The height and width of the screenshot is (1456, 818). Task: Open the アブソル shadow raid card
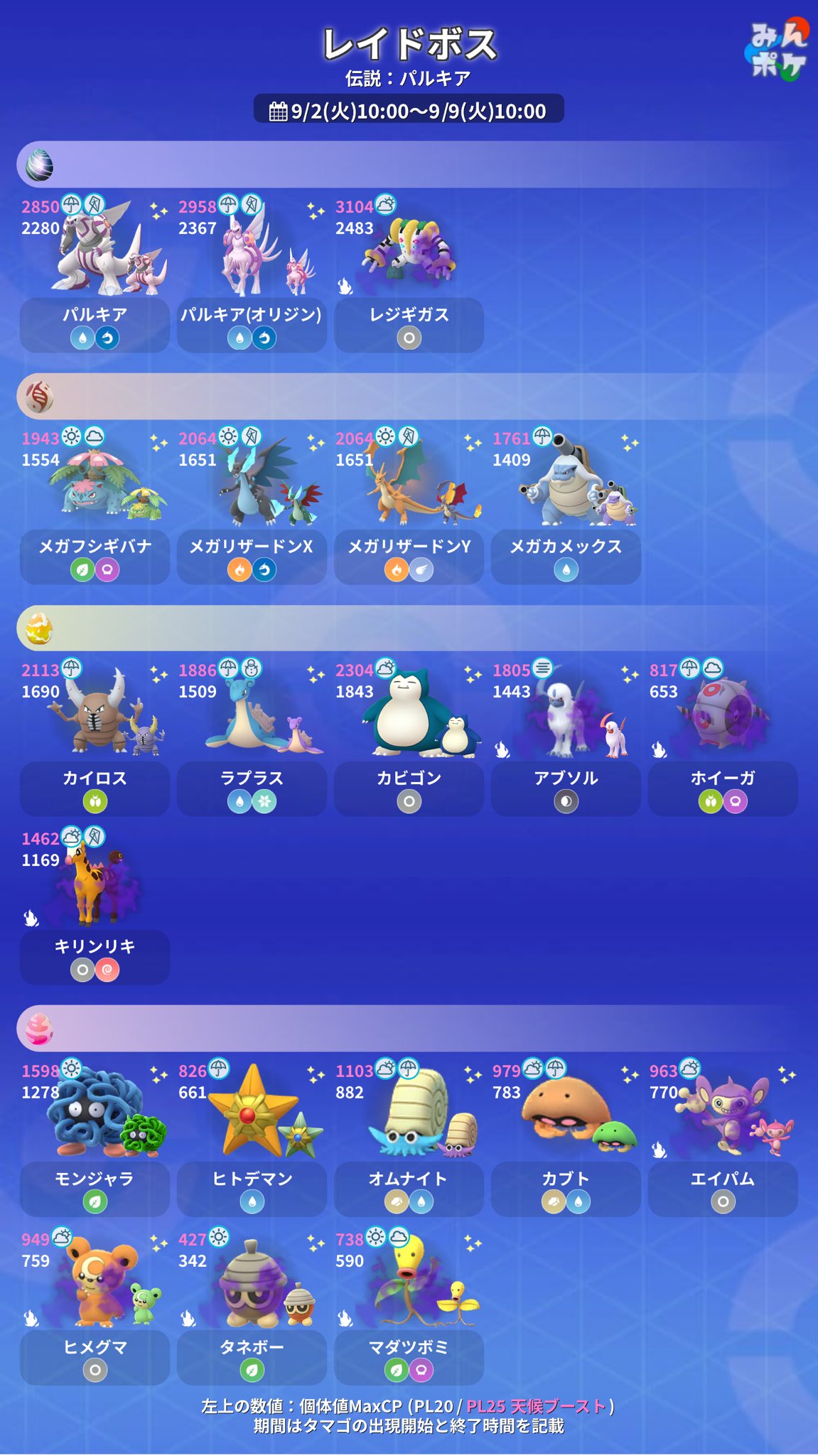click(566, 738)
